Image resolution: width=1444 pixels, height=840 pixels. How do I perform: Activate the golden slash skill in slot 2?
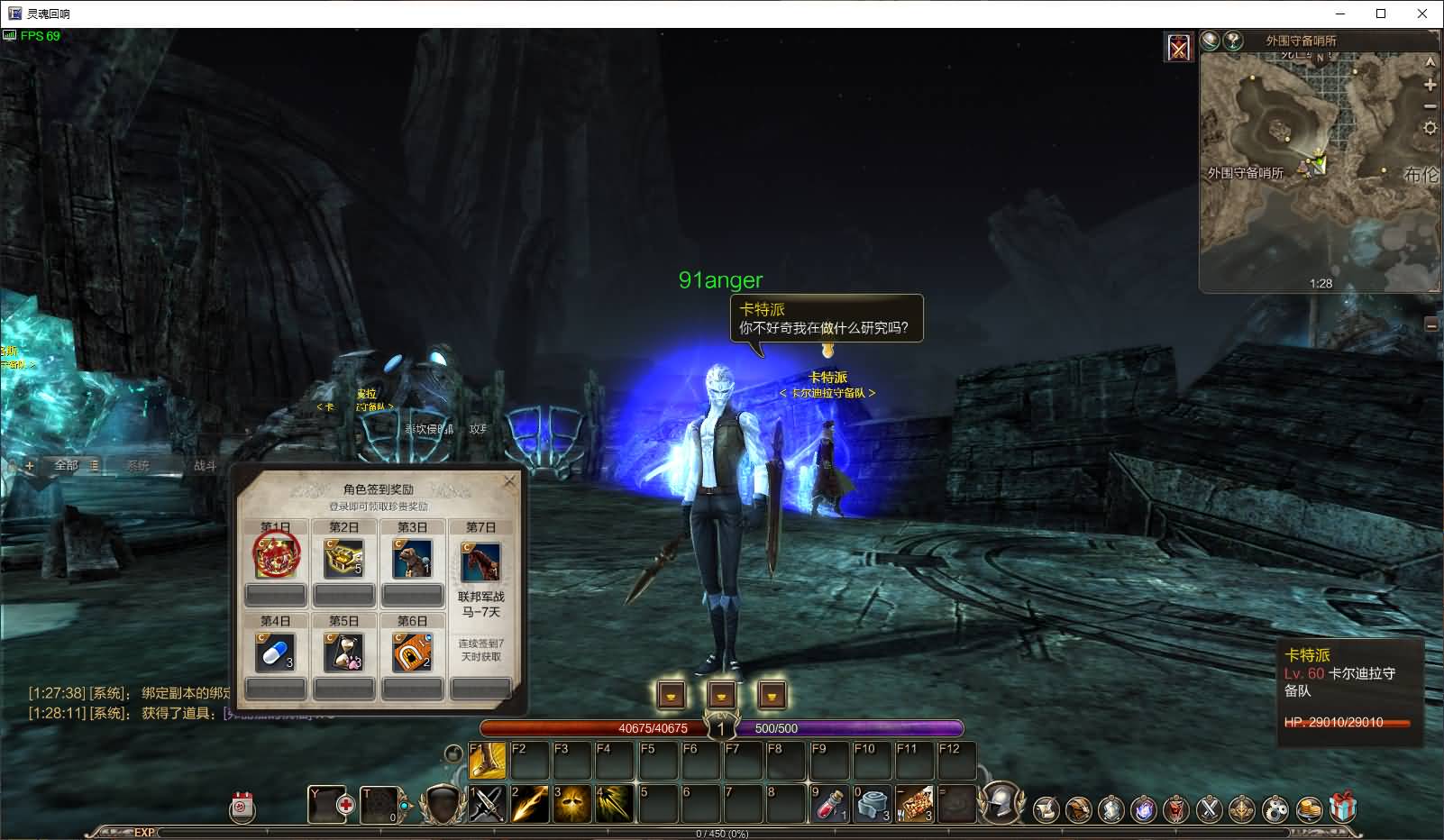pos(530,803)
